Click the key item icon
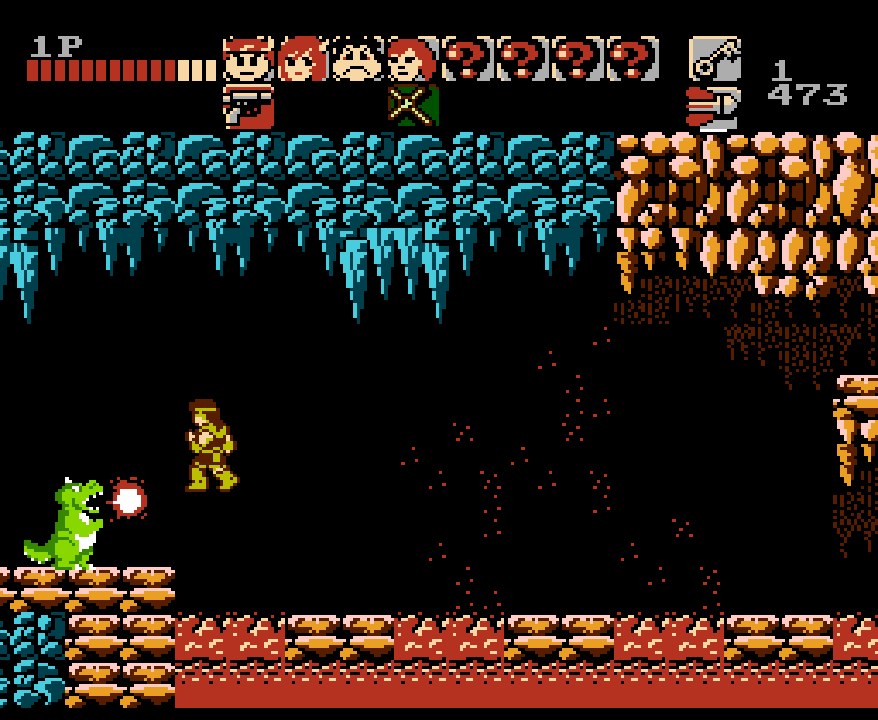 (x=714, y=59)
